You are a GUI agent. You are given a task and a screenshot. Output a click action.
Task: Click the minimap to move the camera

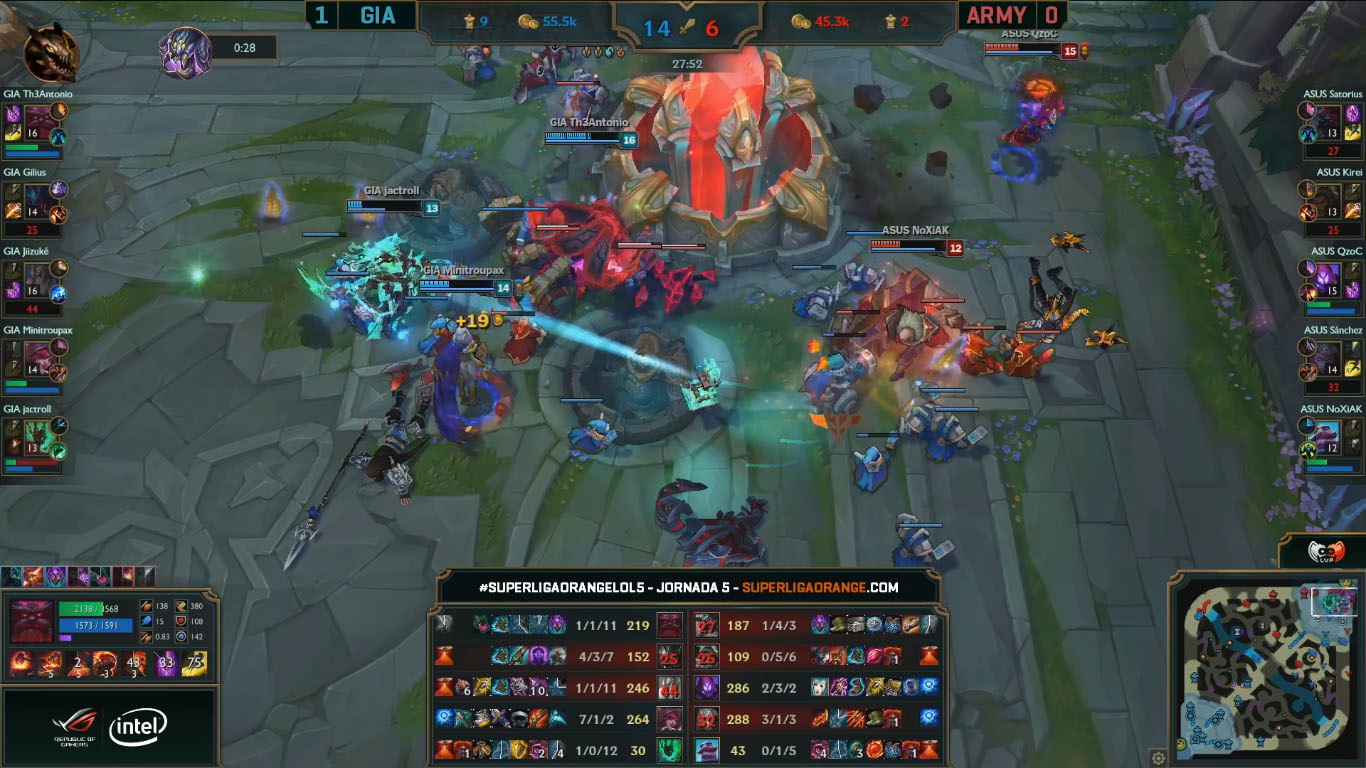point(1264,668)
